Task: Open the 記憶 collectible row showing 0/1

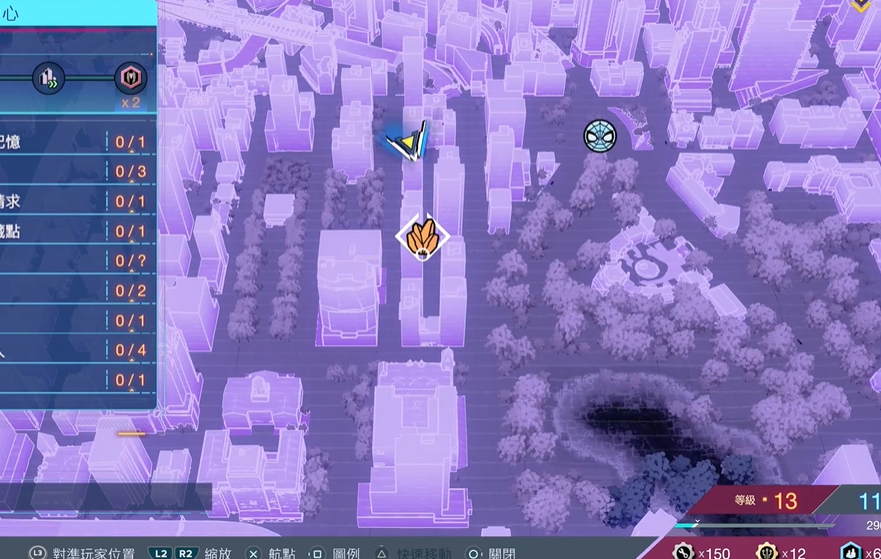Action: [75, 142]
